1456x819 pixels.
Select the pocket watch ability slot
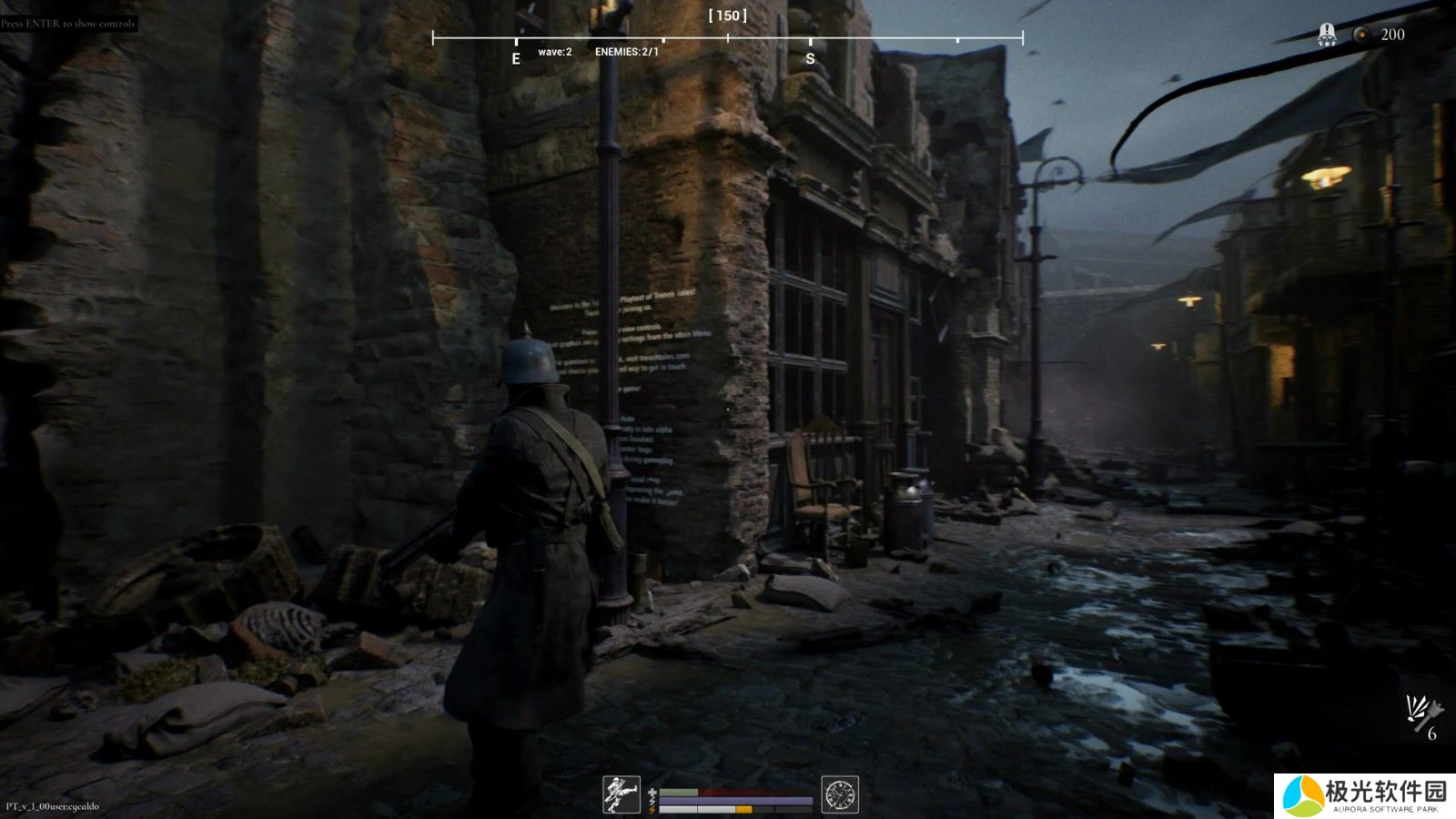click(840, 794)
